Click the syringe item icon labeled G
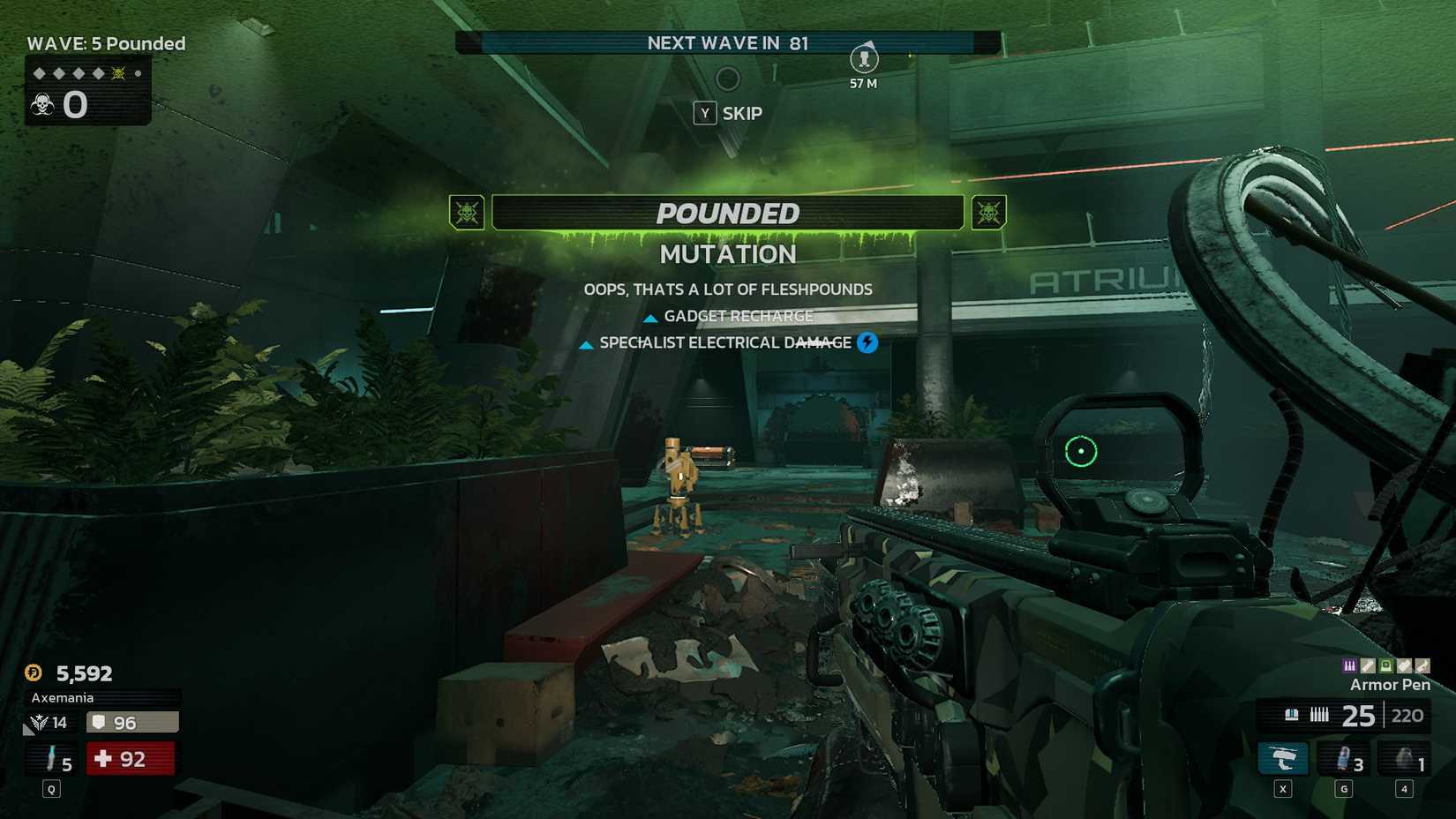The width and height of the screenshot is (1456, 819). [x=1343, y=758]
